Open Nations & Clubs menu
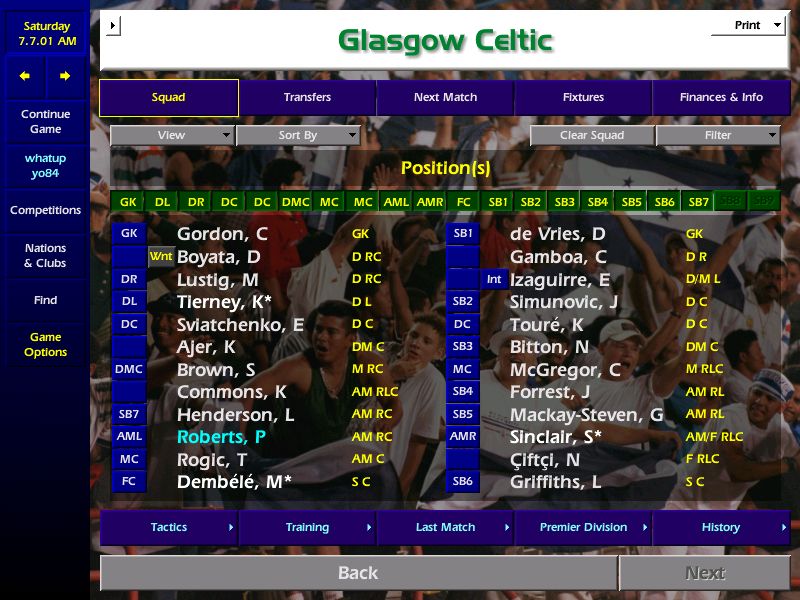The height and width of the screenshot is (600, 800). point(45,256)
